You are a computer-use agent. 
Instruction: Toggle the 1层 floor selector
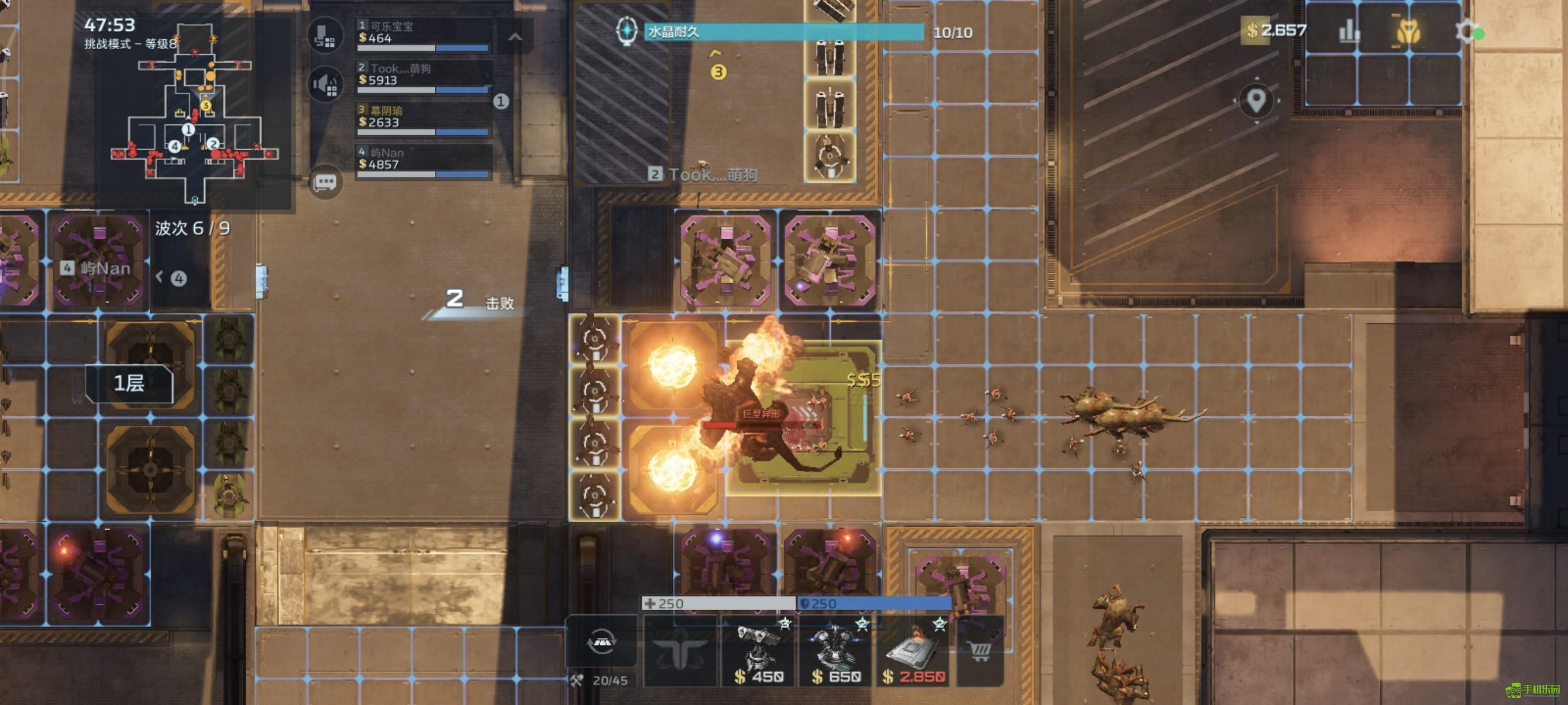(x=129, y=383)
